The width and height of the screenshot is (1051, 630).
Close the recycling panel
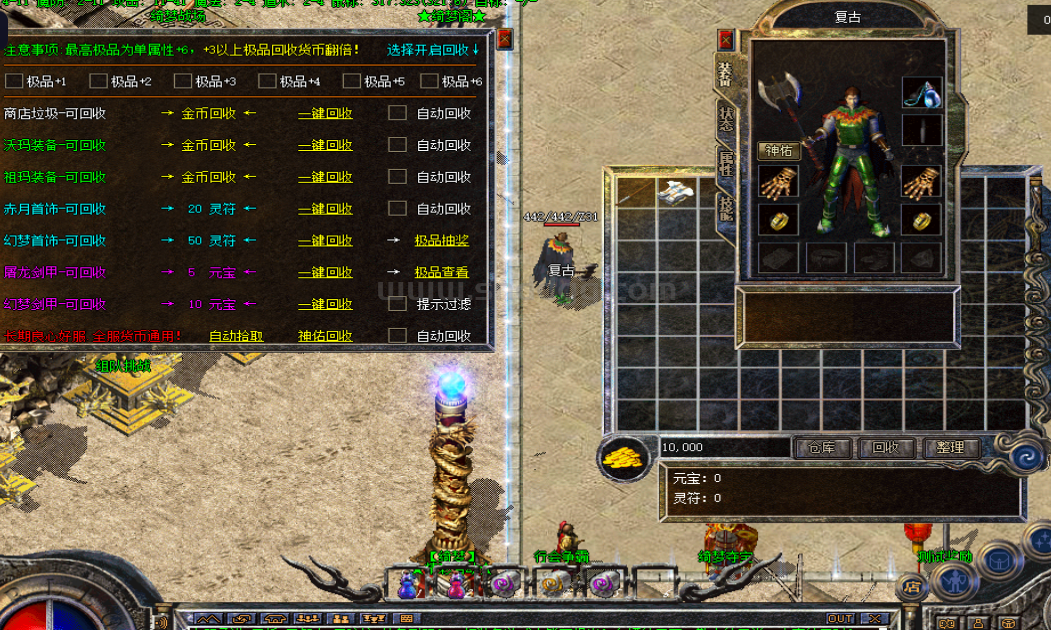[x=504, y=38]
